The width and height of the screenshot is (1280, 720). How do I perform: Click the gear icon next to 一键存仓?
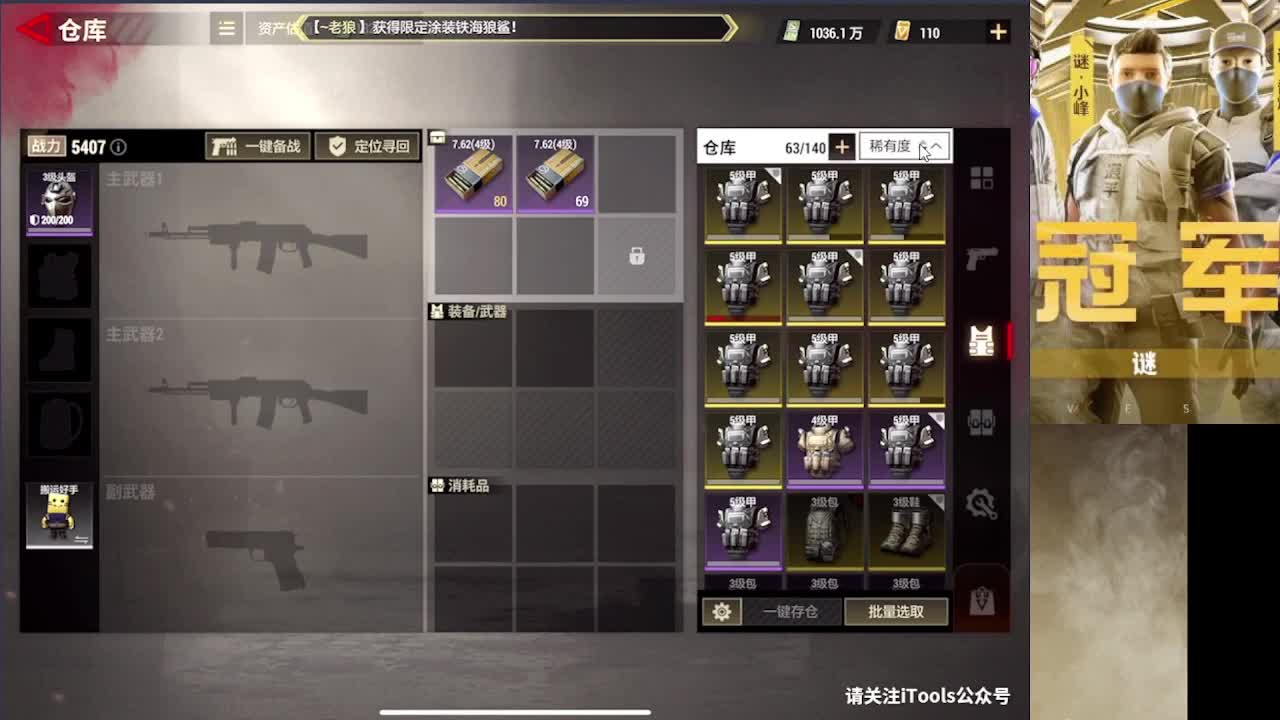pos(722,611)
